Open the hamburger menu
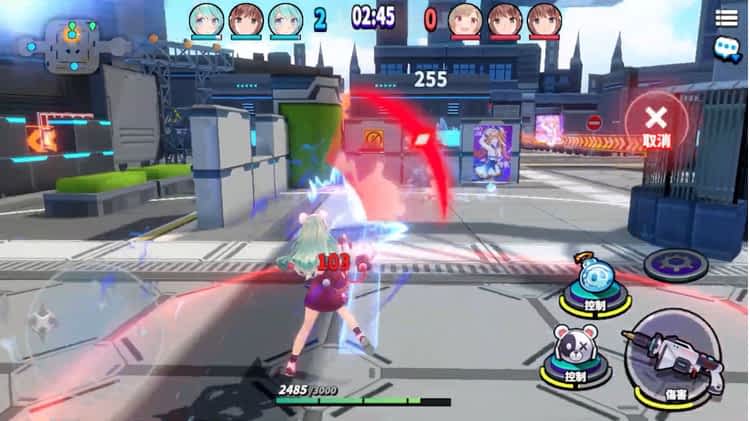This screenshot has height=421, width=750. [x=726, y=16]
